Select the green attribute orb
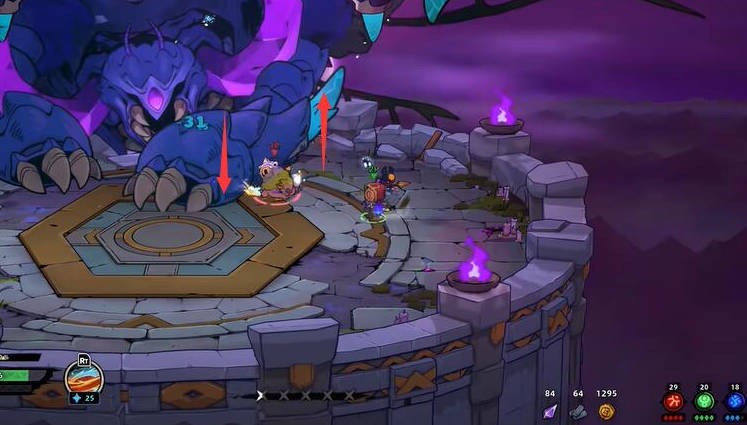Screen dimensions: 747x425 (x=705, y=401)
